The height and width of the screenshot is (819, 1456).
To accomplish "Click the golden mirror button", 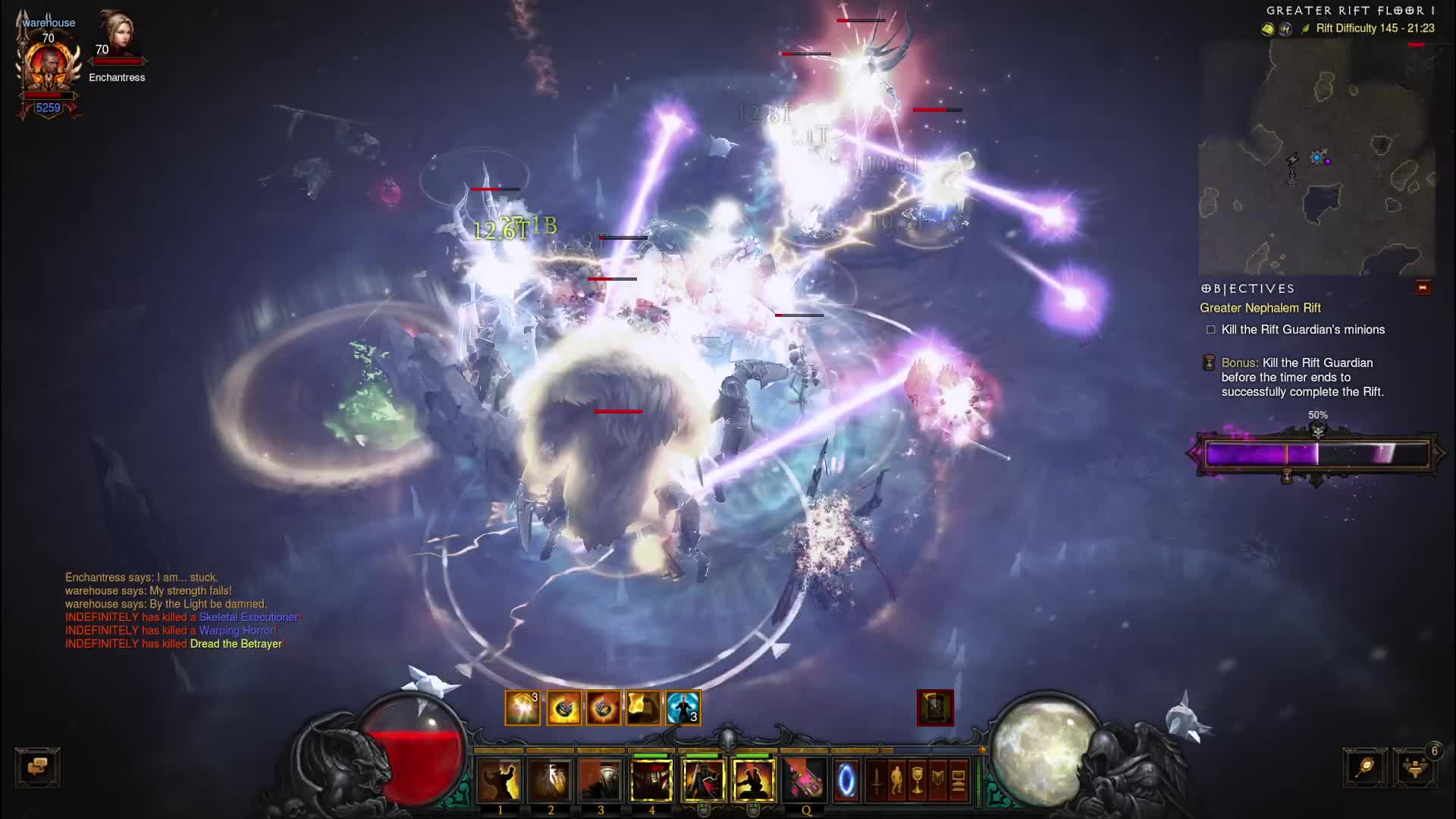I will 1365,767.
